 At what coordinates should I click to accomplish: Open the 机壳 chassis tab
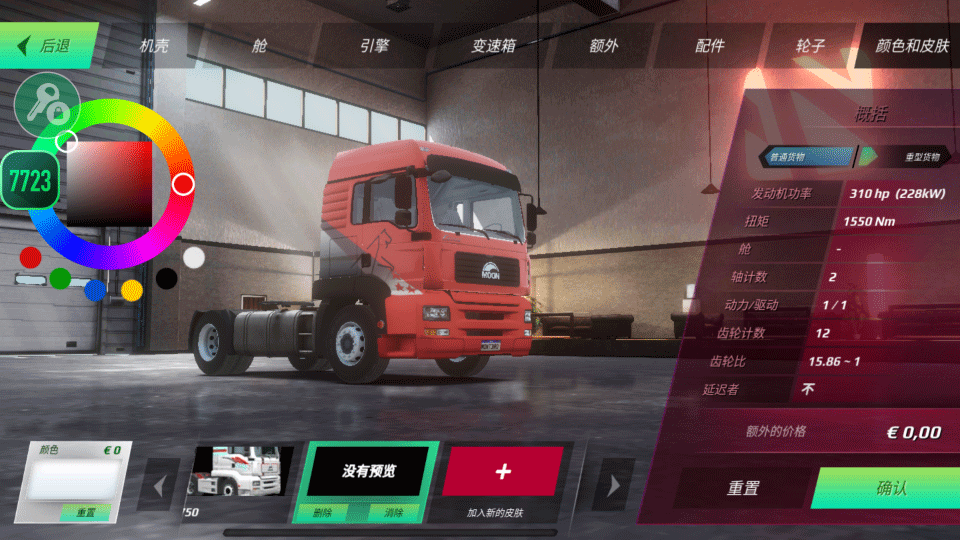154,46
